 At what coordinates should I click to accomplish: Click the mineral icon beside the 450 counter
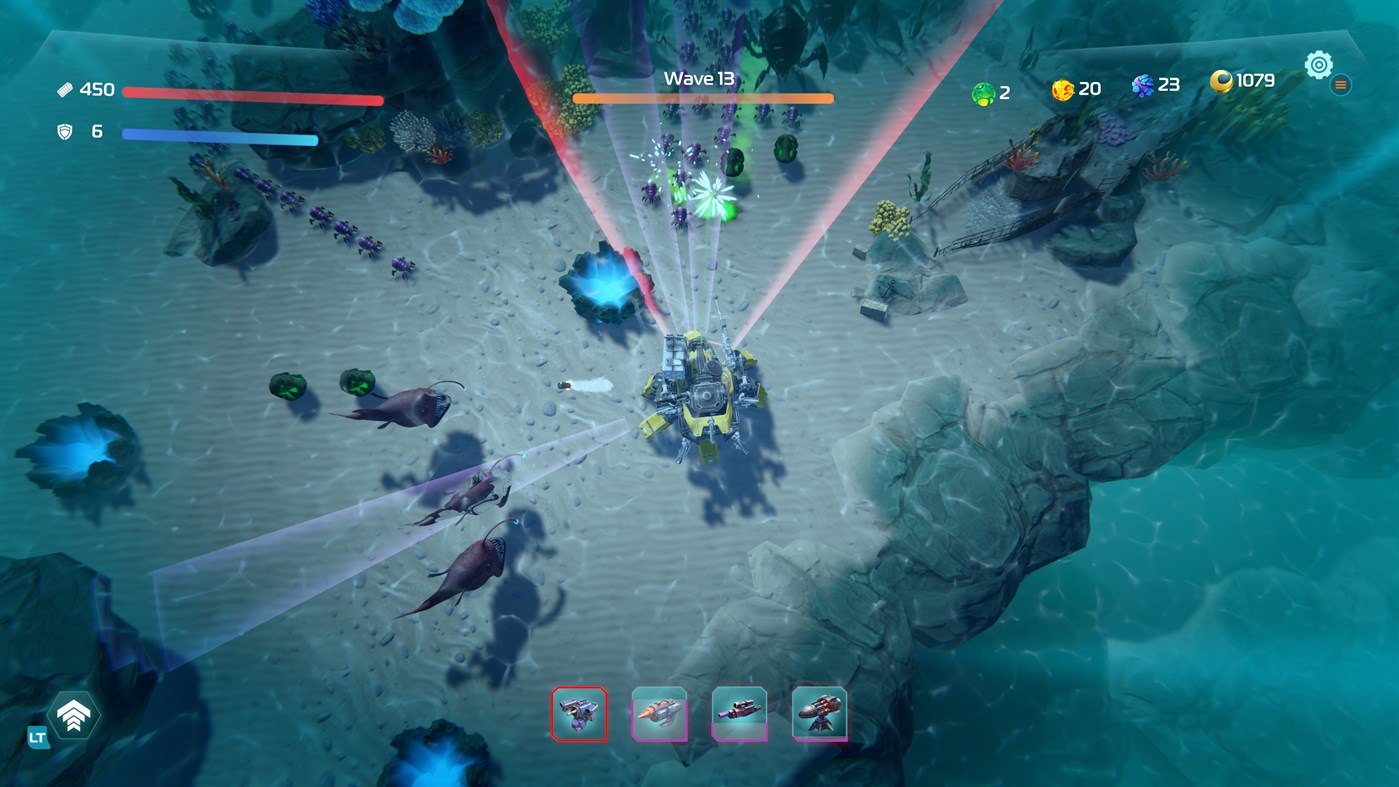pyautogui.click(x=66, y=88)
